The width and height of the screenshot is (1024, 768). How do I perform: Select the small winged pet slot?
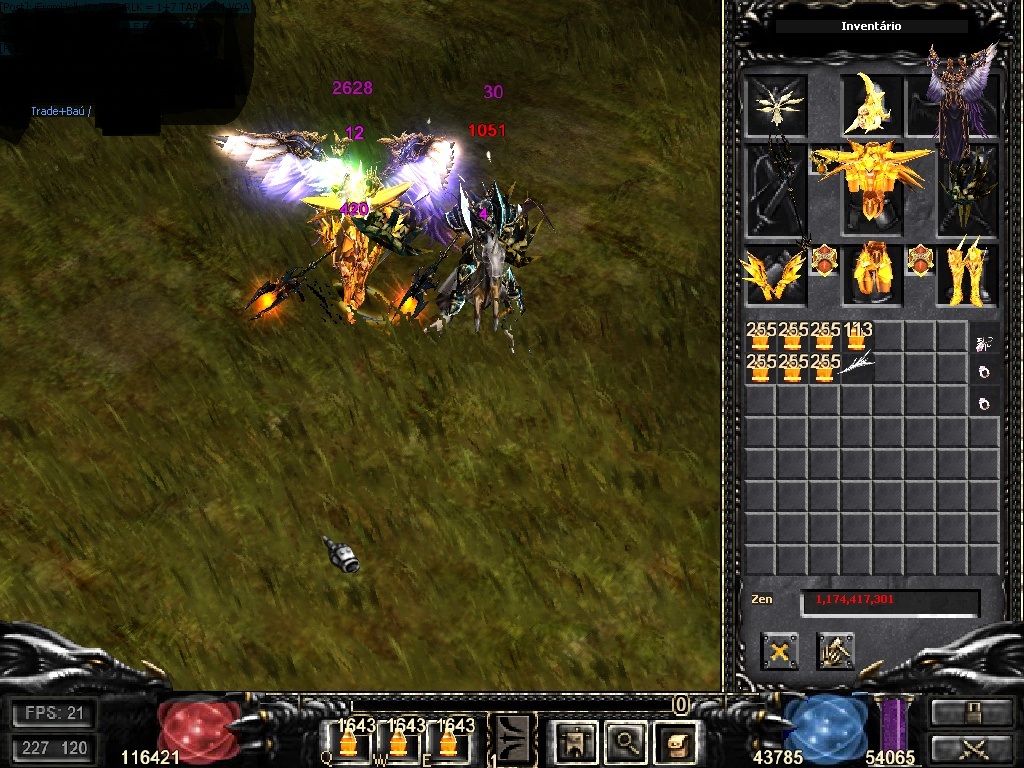pyautogui.click(x=775, y=105)
